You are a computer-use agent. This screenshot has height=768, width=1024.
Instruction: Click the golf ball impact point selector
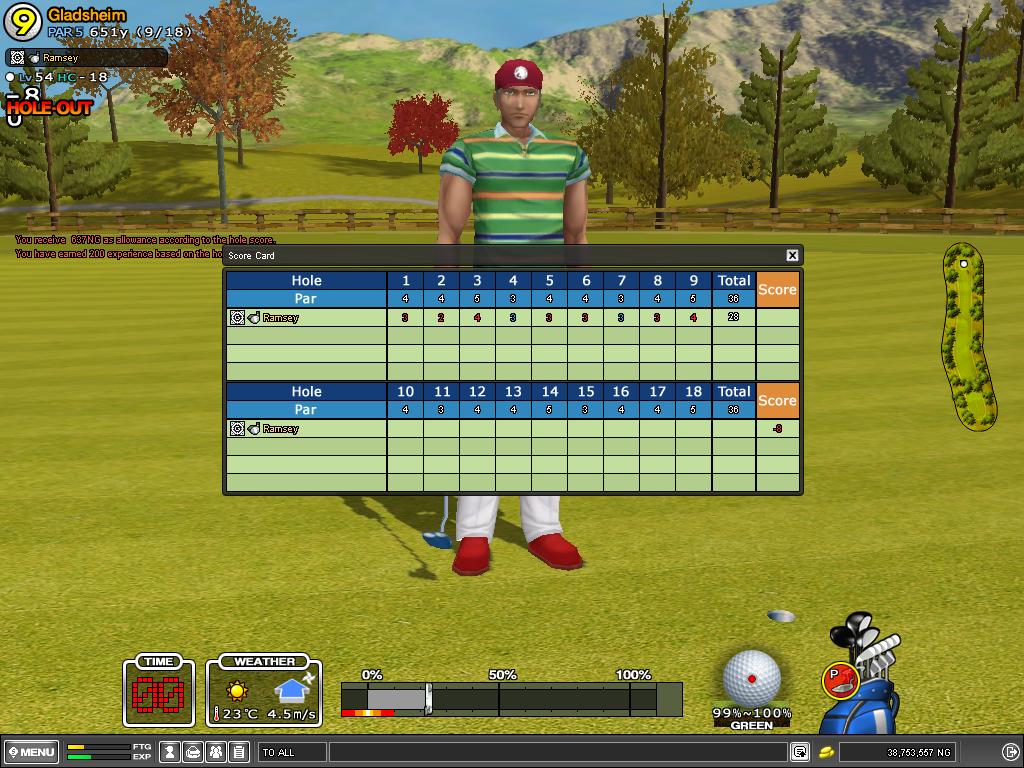[751, 679]
